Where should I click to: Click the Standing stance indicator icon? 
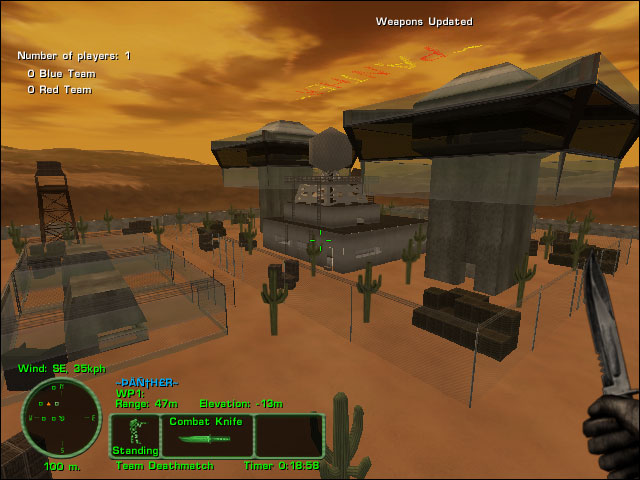click(134, 436)
